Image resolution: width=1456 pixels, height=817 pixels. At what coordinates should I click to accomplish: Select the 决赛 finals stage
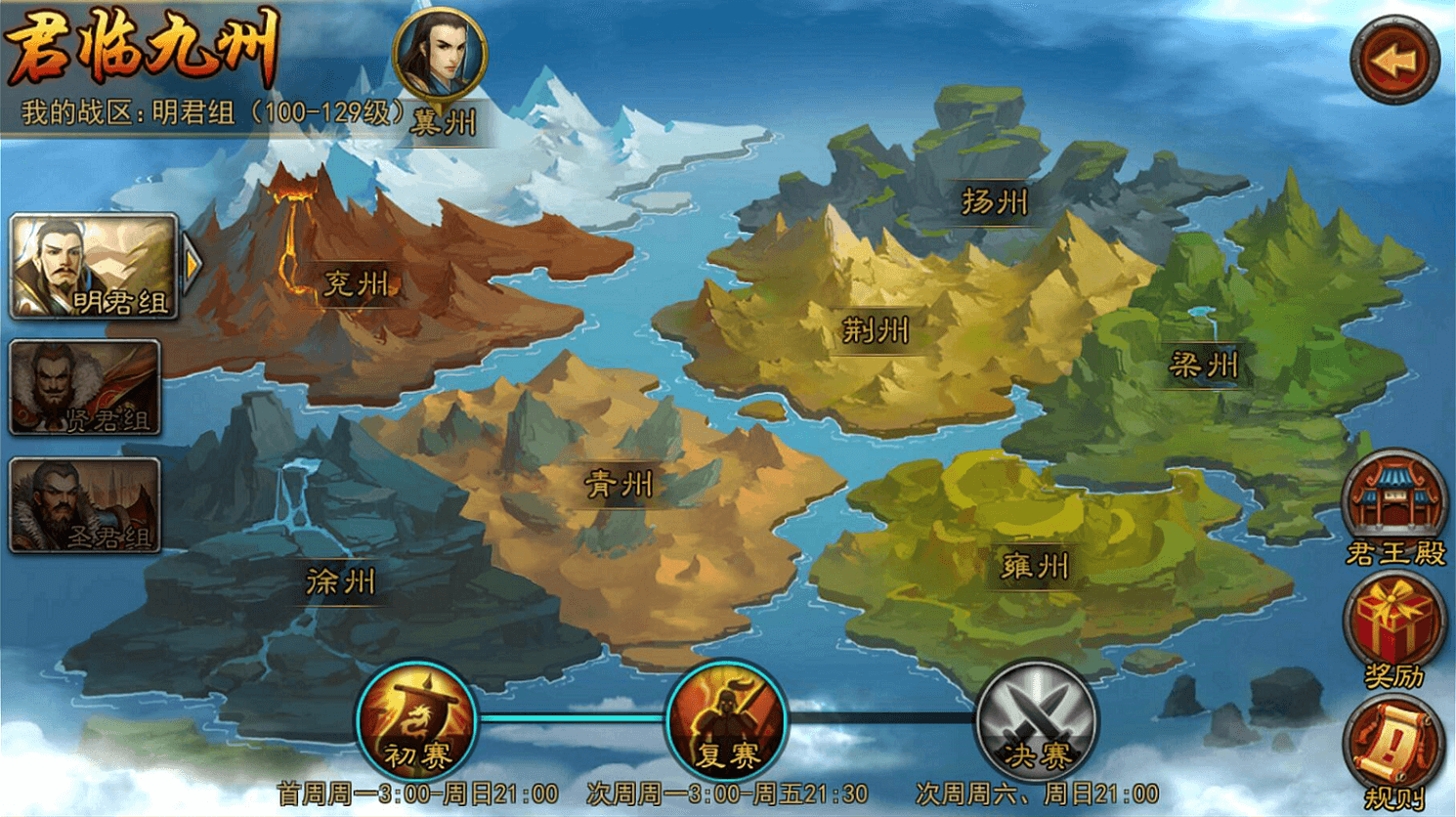click(x=1037, y=721)
